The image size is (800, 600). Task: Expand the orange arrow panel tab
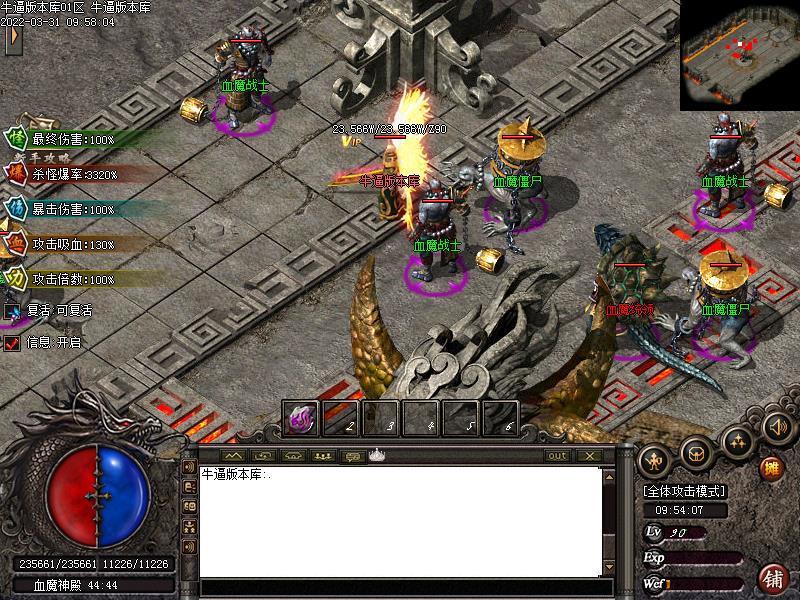[x=13, y=38]
